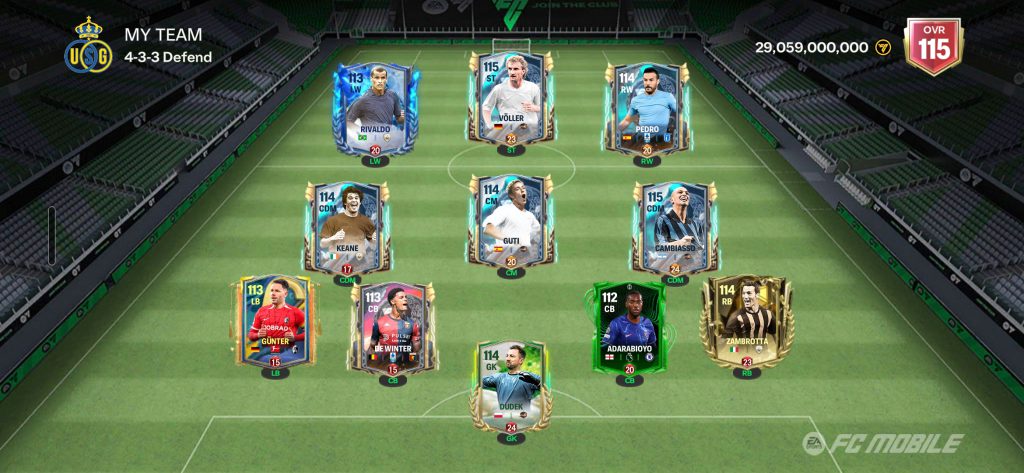1024x473 pixels.
Task: Select the Adarabioyo CB card
Action: point(629,326)
